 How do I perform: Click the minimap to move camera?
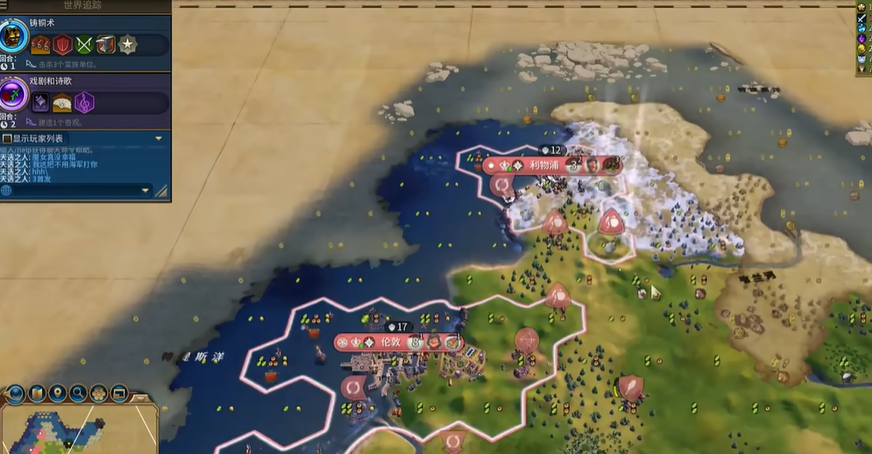tap(60, 430)
